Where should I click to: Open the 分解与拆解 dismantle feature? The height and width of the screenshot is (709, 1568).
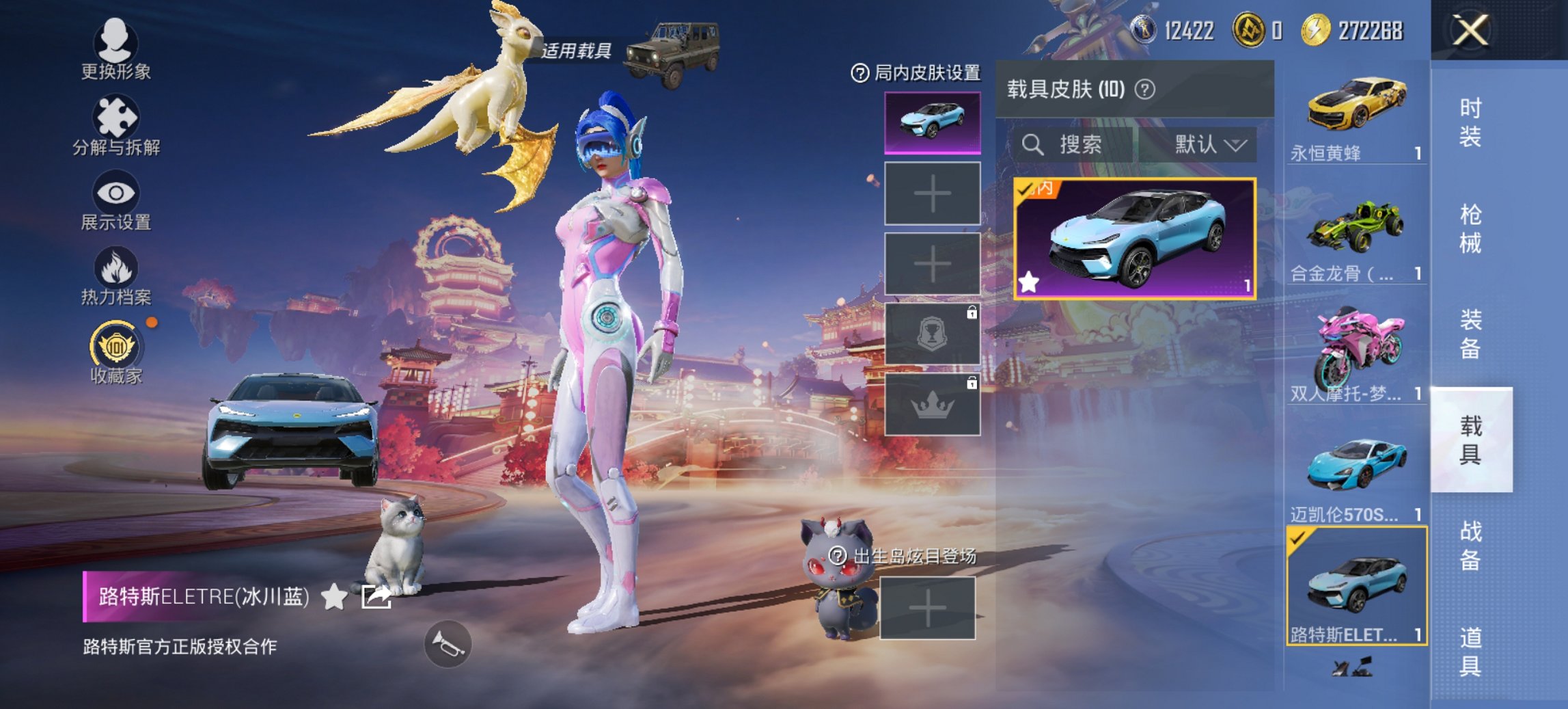click(116, 130)
